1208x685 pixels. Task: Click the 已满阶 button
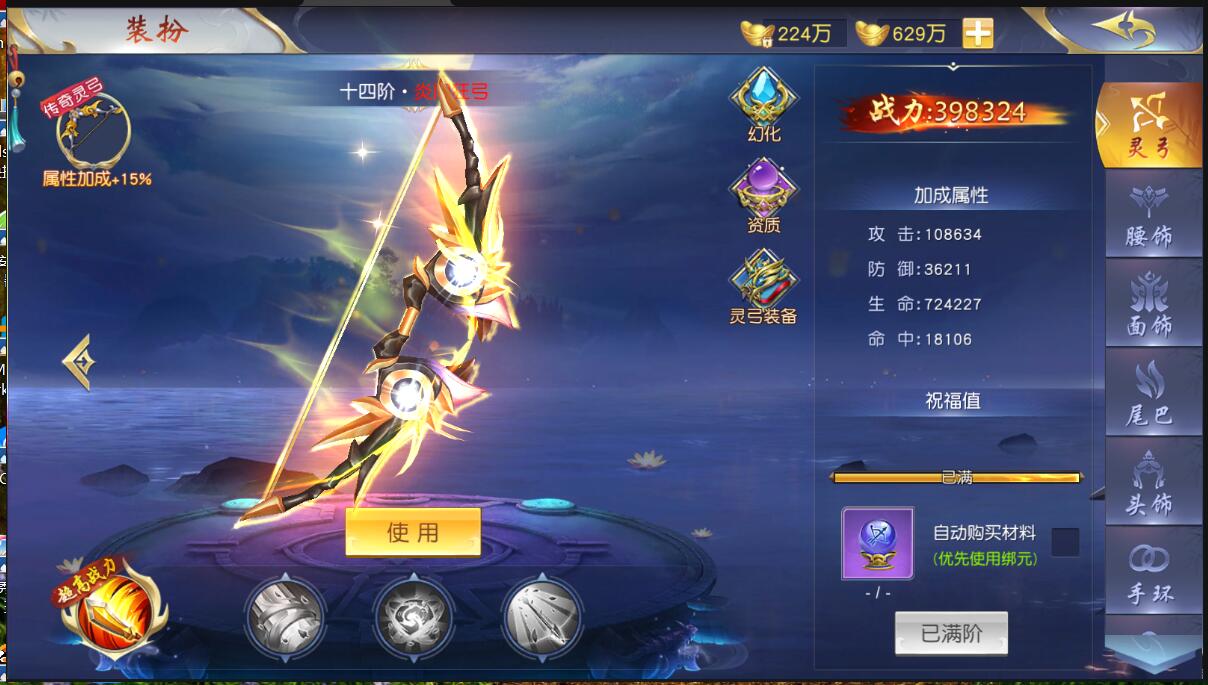(951, 634)
